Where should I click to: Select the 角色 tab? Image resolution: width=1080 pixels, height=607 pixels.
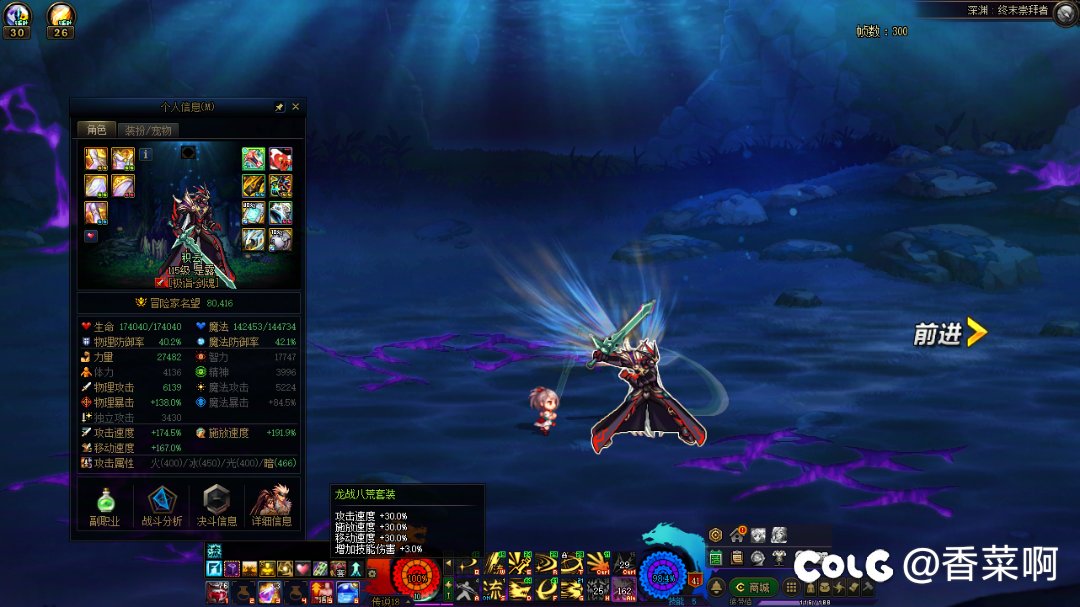97,130
